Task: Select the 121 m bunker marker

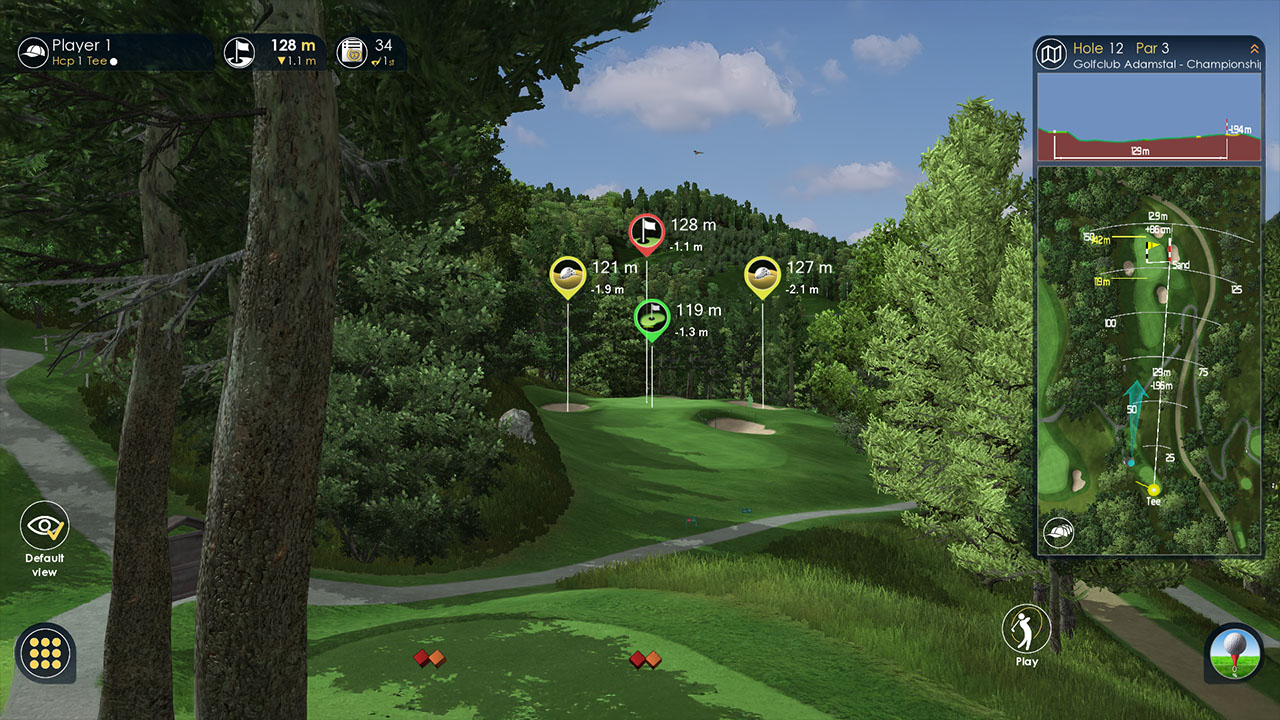Action: click(567, 276)
